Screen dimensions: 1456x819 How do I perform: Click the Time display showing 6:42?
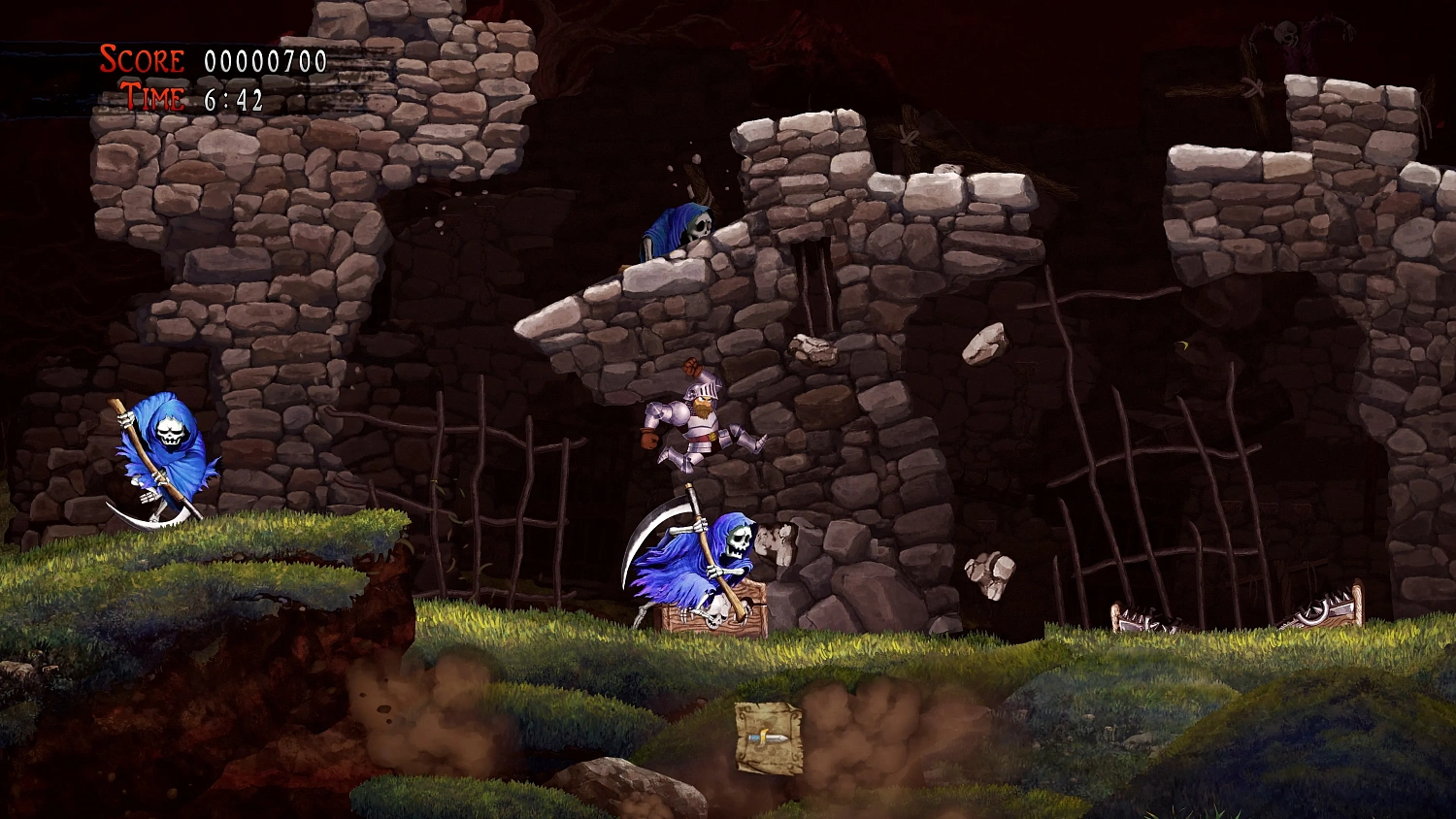coord(233,97)
